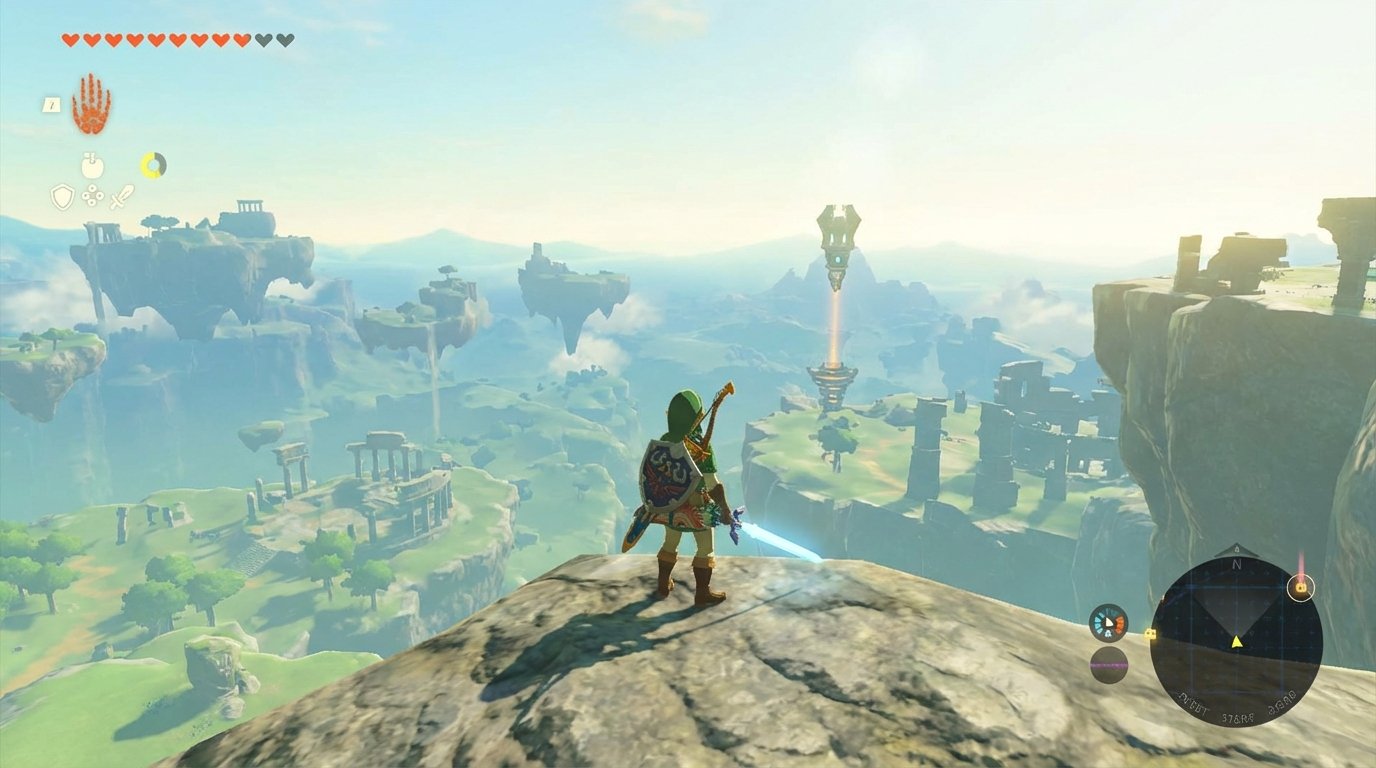Viewport: 1376px width, 768px height.
Task: Click the yellow player arrow on the minimap
Action: pos(1236,641)
